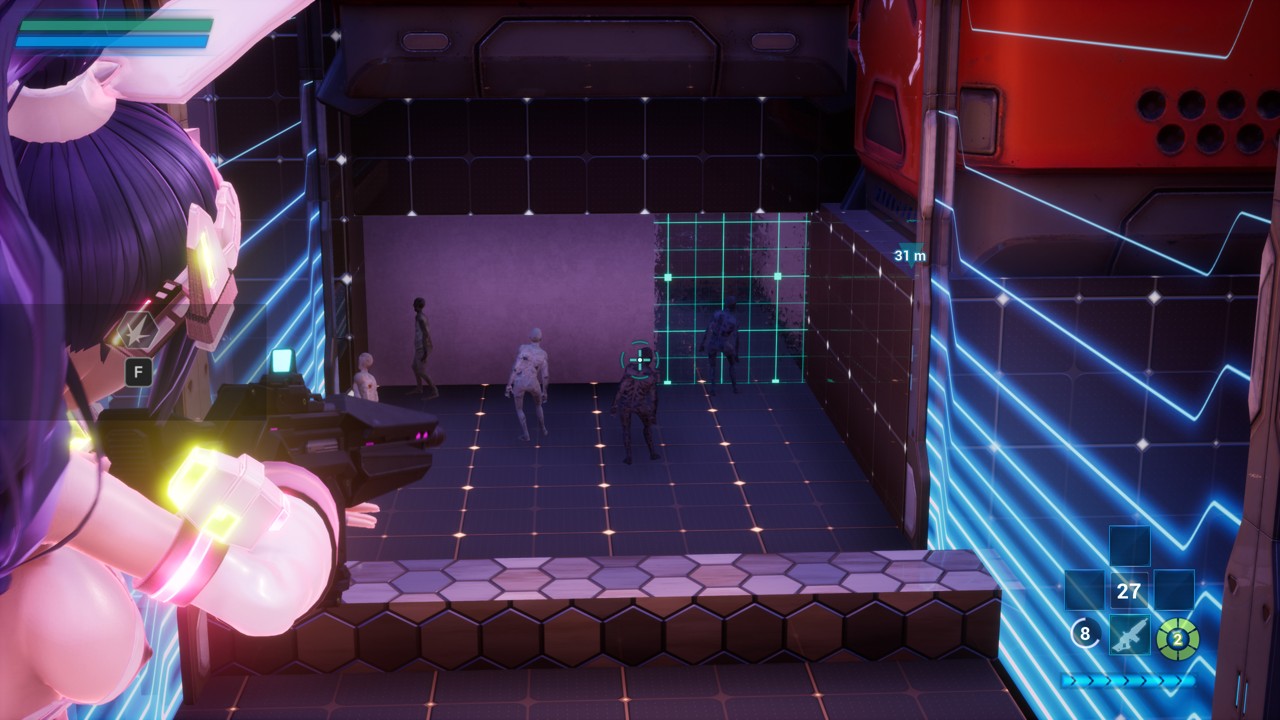Select the rifle weapon slot
Viewport: 1280px width, 720px height.
[1129, 634]
